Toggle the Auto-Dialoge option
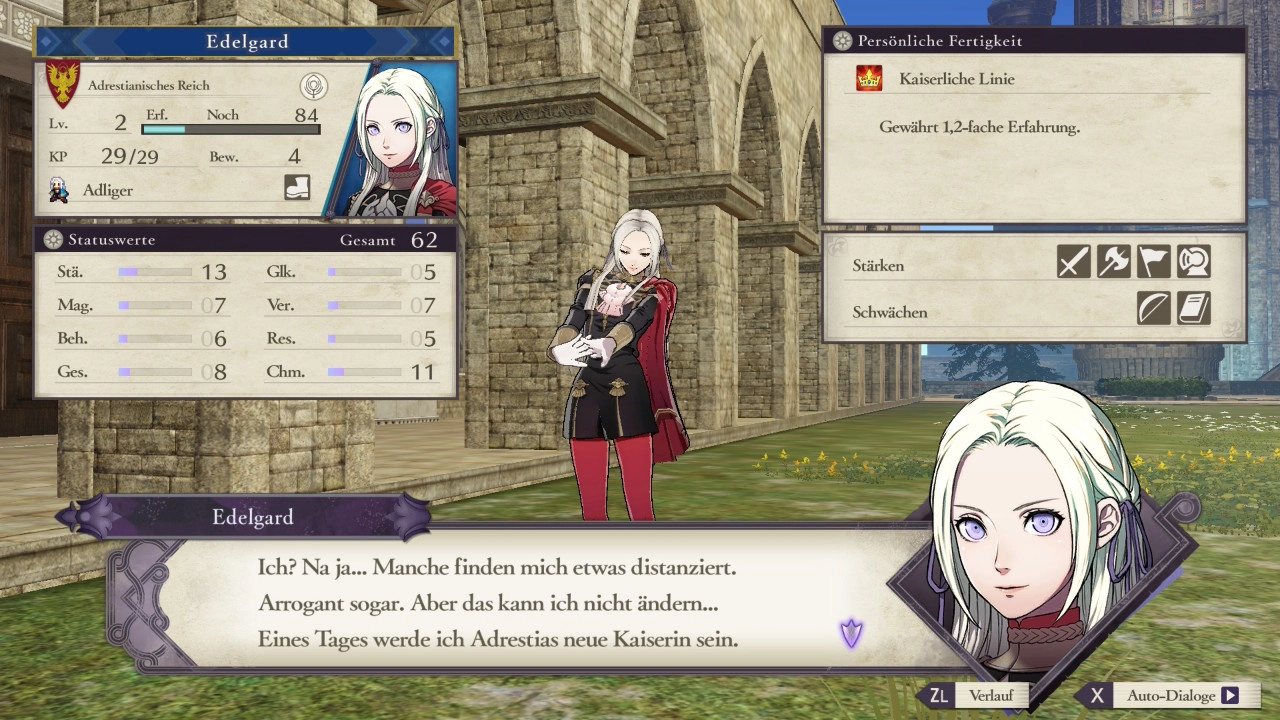 click(x=1170, y=696)
